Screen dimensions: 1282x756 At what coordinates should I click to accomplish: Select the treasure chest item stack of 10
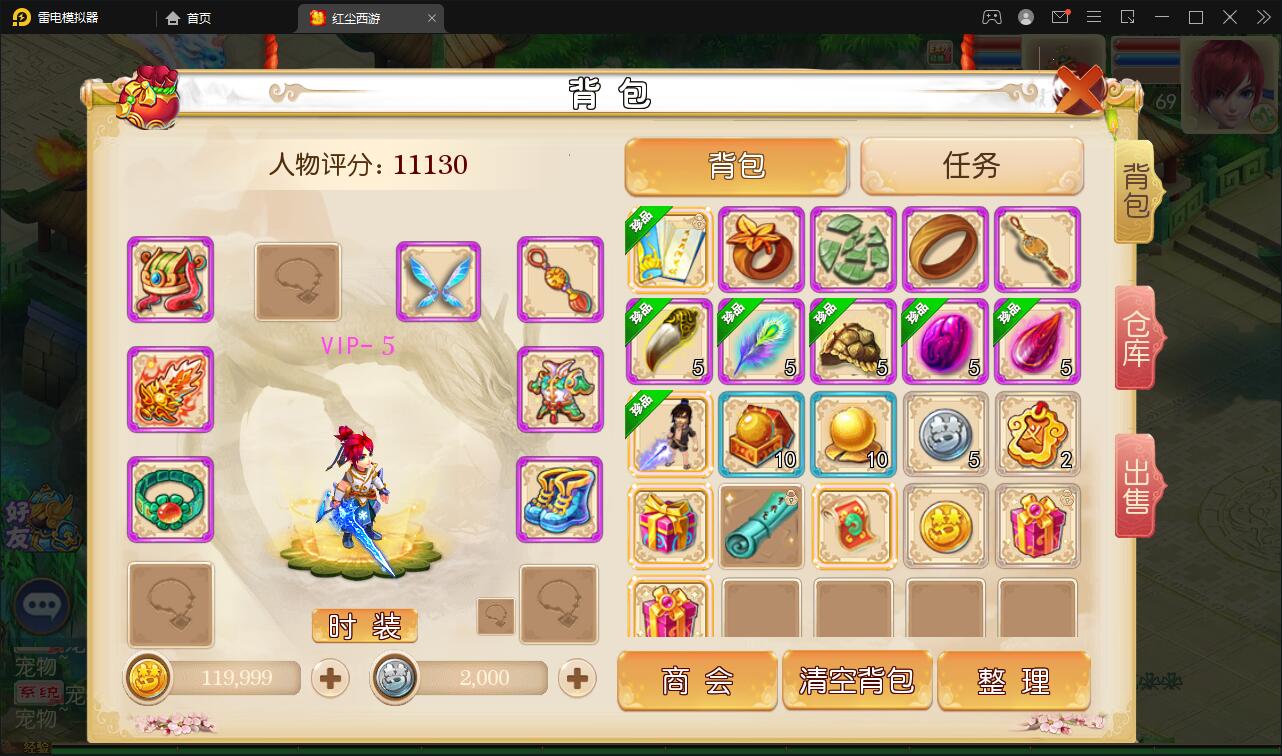761,434
